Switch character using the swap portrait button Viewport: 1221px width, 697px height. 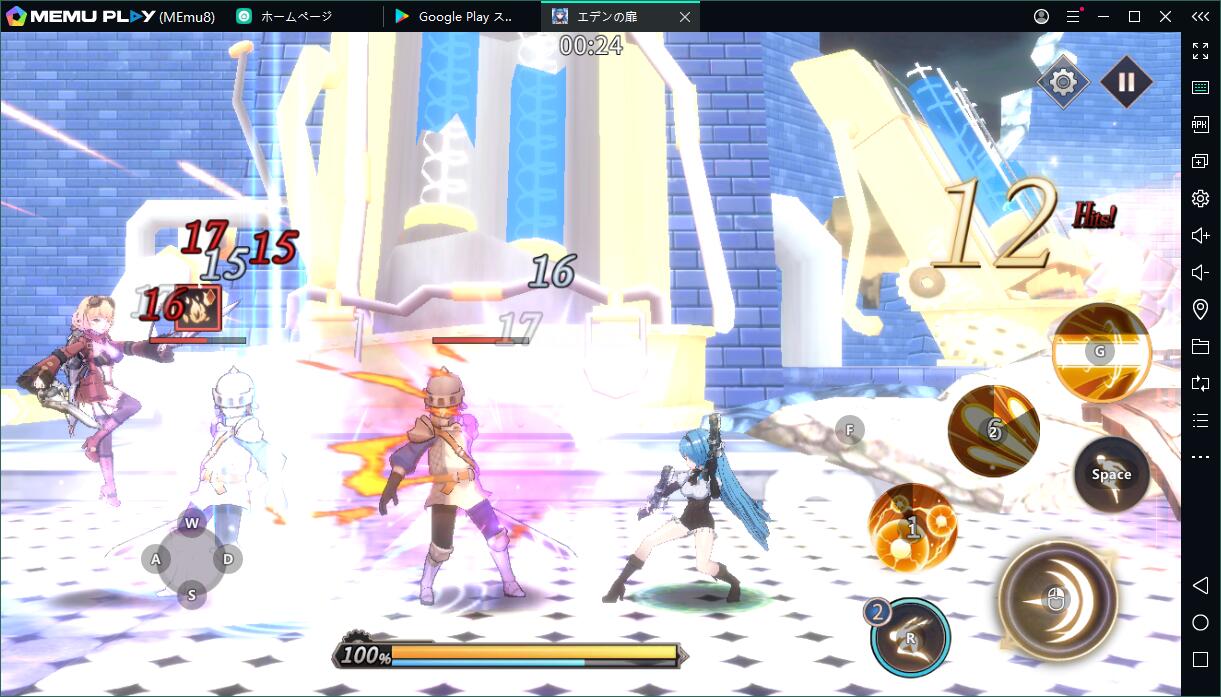tap(909, 637)
